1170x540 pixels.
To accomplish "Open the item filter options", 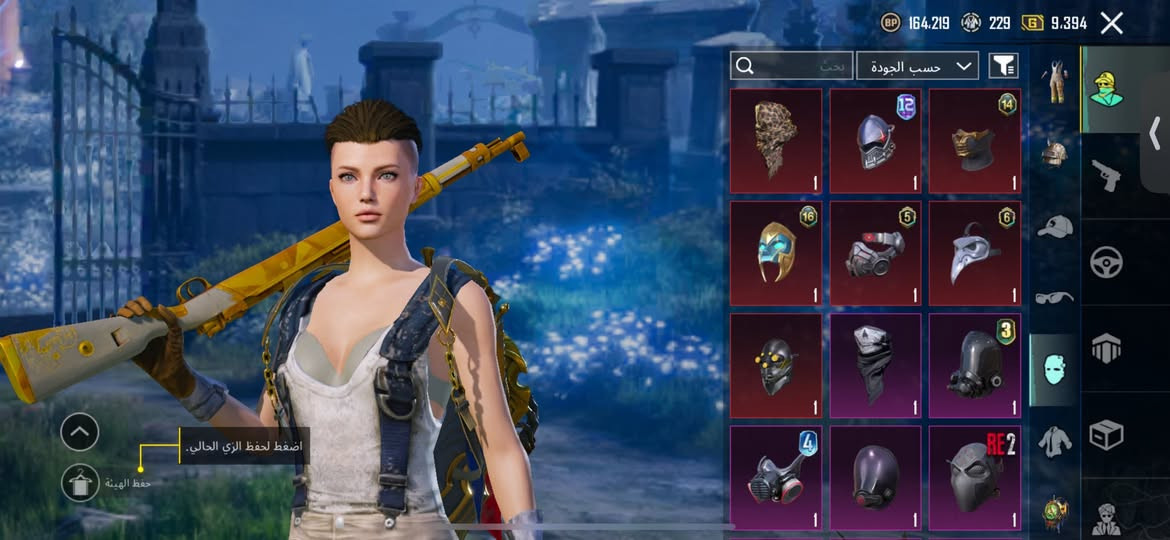I will pyautogui.click(x=1004, y=66).
